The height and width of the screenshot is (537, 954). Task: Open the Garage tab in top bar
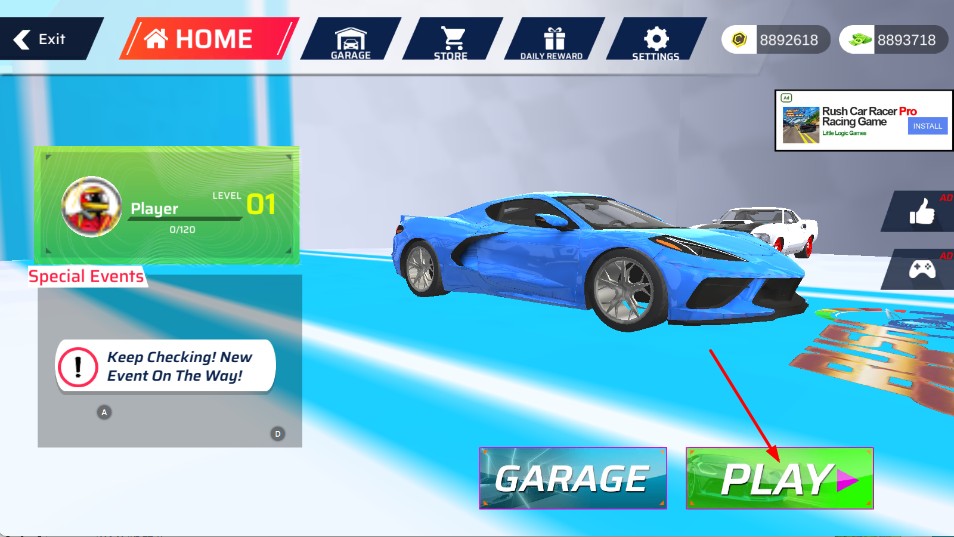click(x=350, y=40)
